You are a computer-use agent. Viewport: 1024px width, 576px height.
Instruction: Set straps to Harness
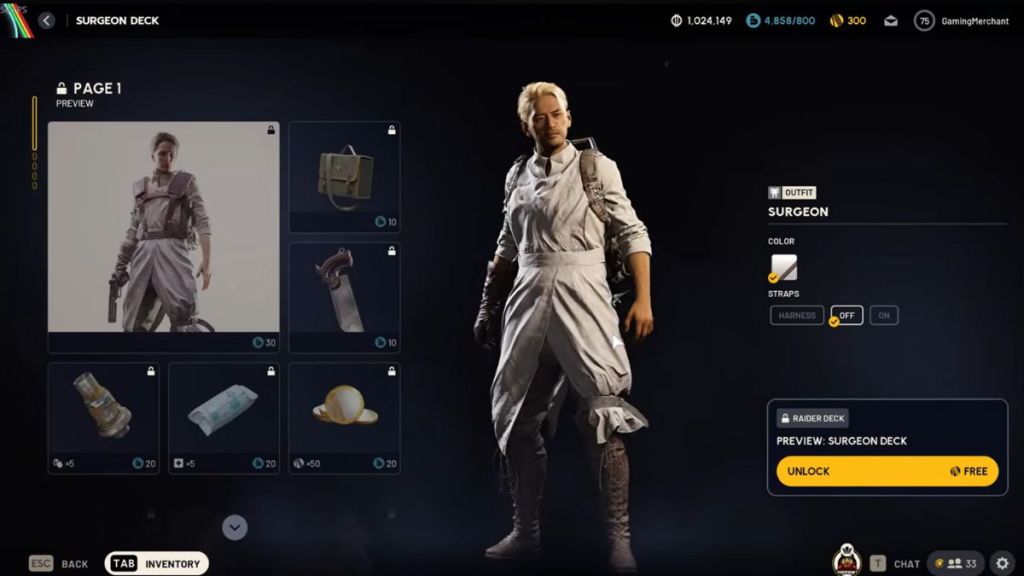point(797,316)
